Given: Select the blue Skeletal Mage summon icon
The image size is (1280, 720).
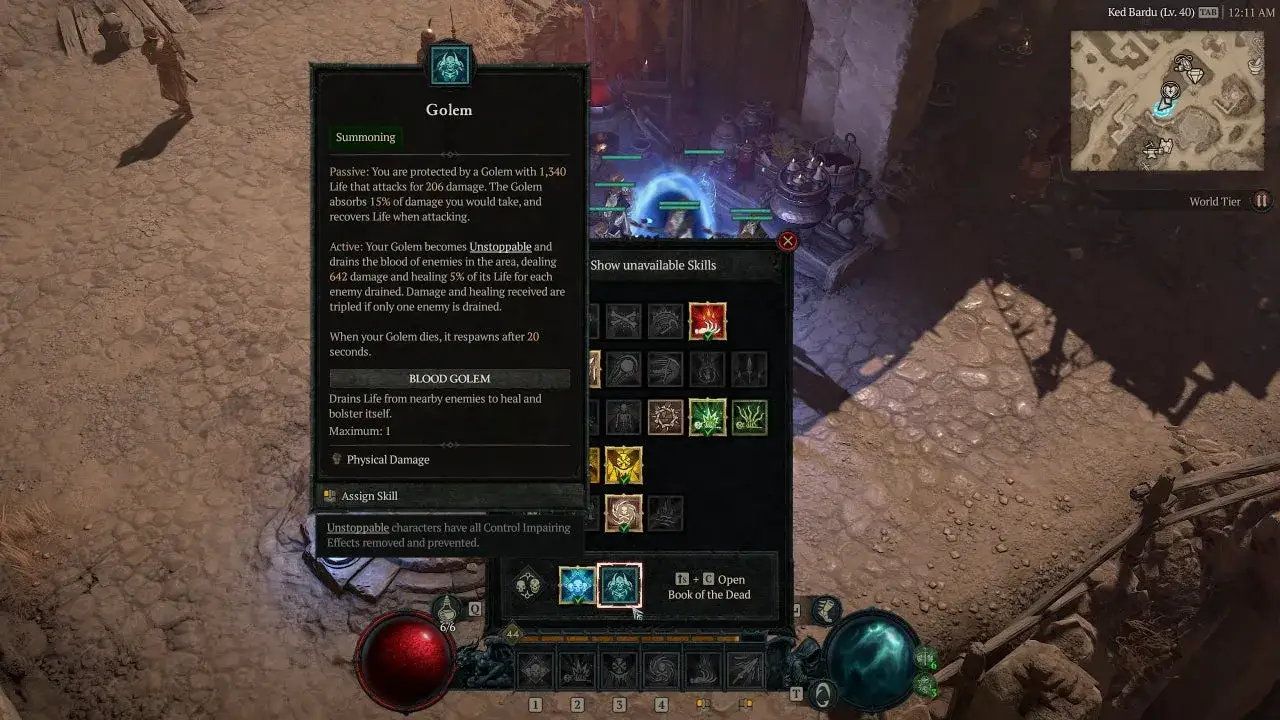Looking at the screenshot, I should (577, 585).
